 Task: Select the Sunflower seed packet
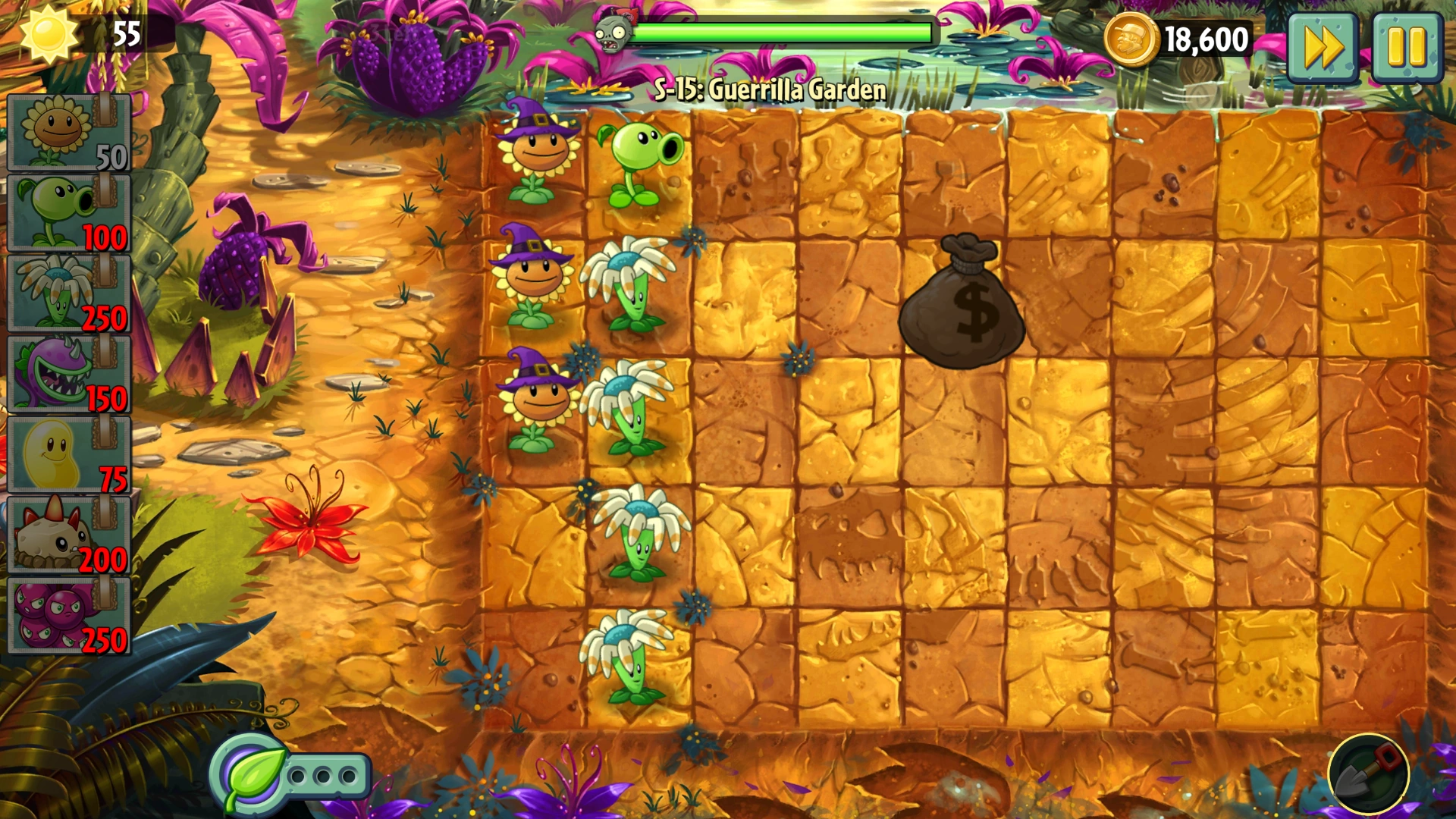click(x=67, y=133)
